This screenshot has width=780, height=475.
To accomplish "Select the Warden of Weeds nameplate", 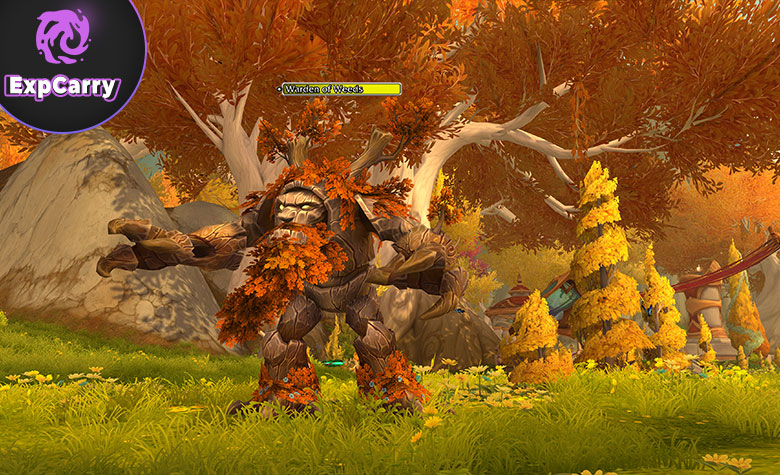I will [x=341, y=89].
